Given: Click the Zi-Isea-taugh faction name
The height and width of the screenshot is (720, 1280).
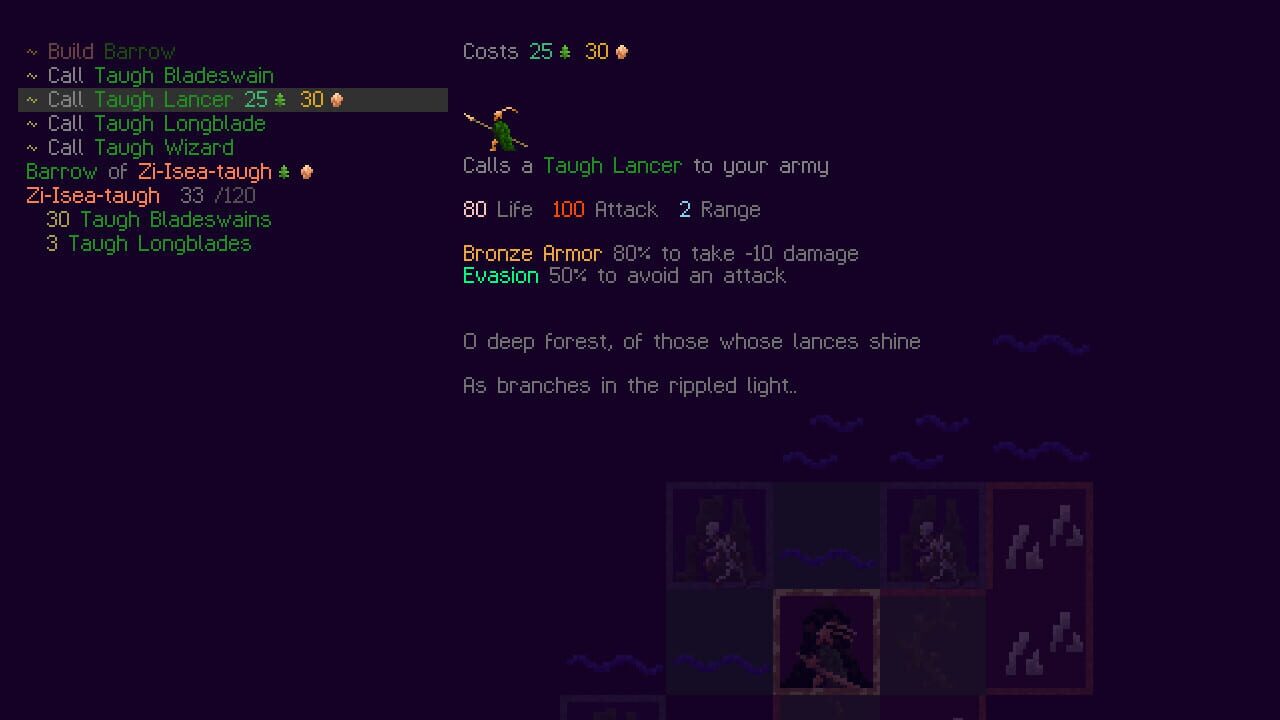Looking at the screenshot, I should (x=92, y=195).
